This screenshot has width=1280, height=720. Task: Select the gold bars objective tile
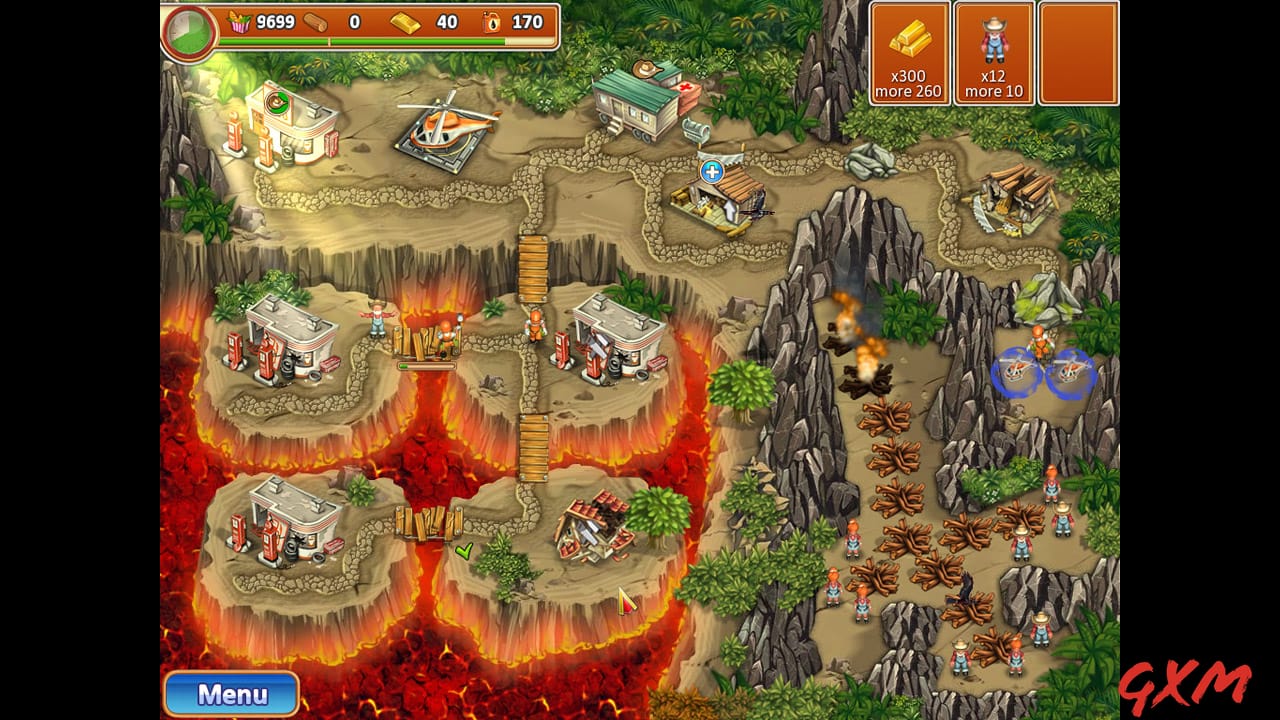[x=909, y=53]
